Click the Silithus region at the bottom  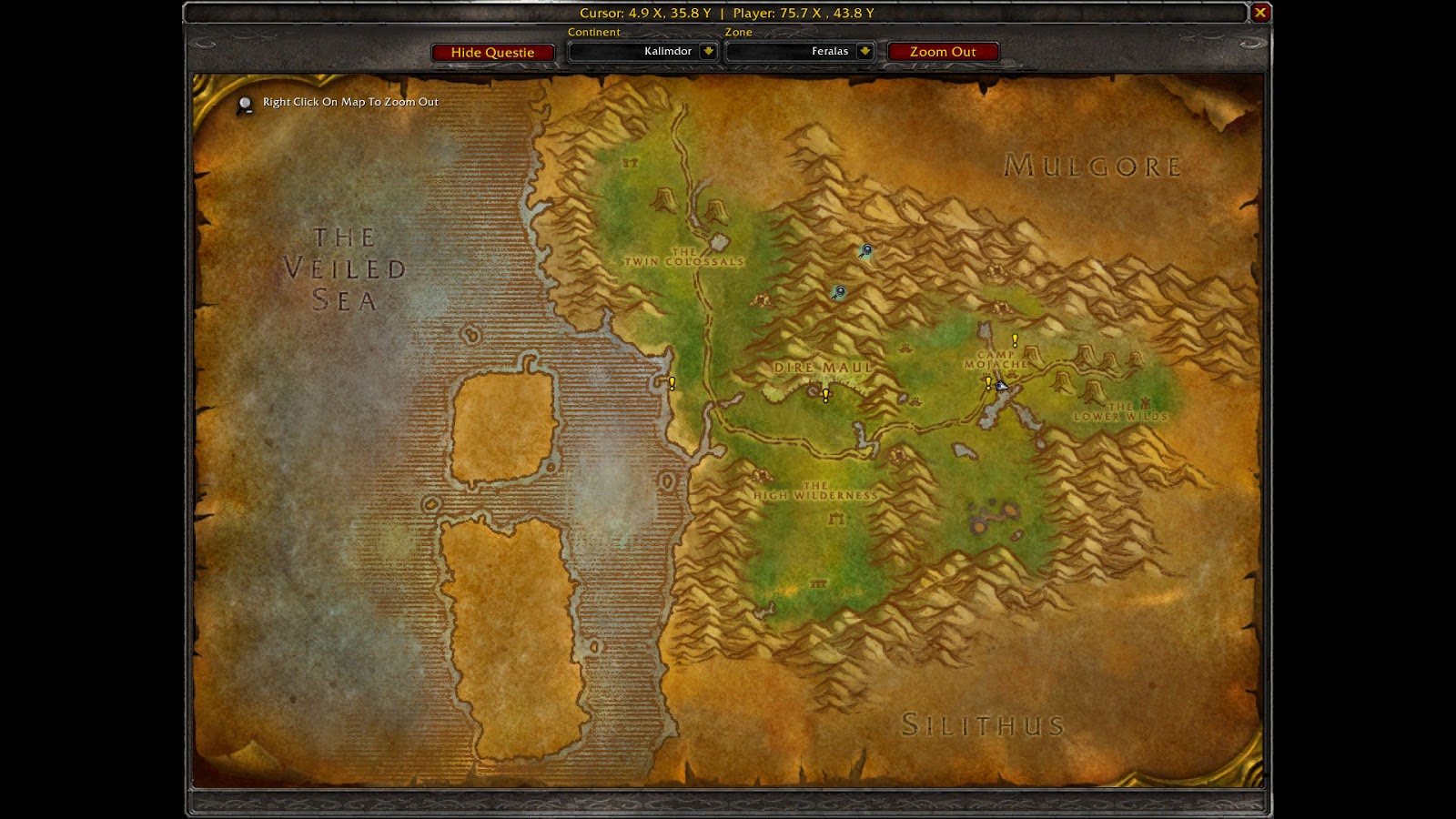coord(981,722)
